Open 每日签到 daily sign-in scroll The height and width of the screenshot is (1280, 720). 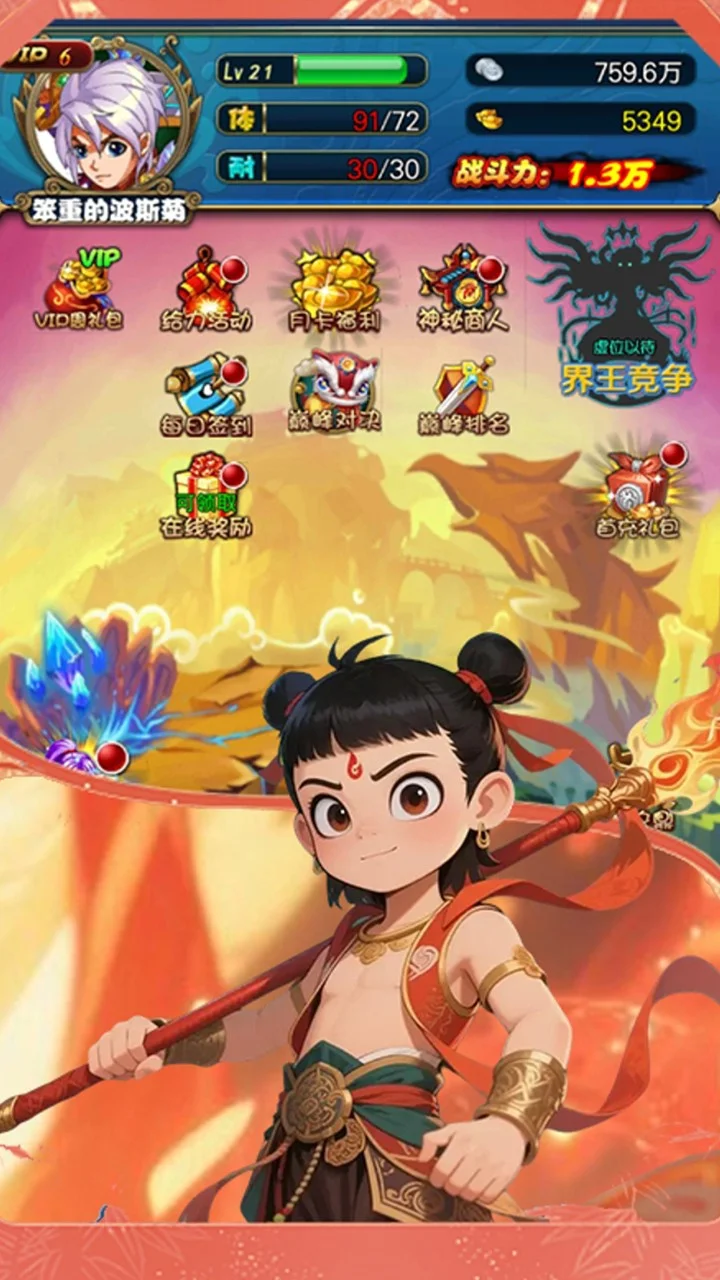click(x=207, y=396)
